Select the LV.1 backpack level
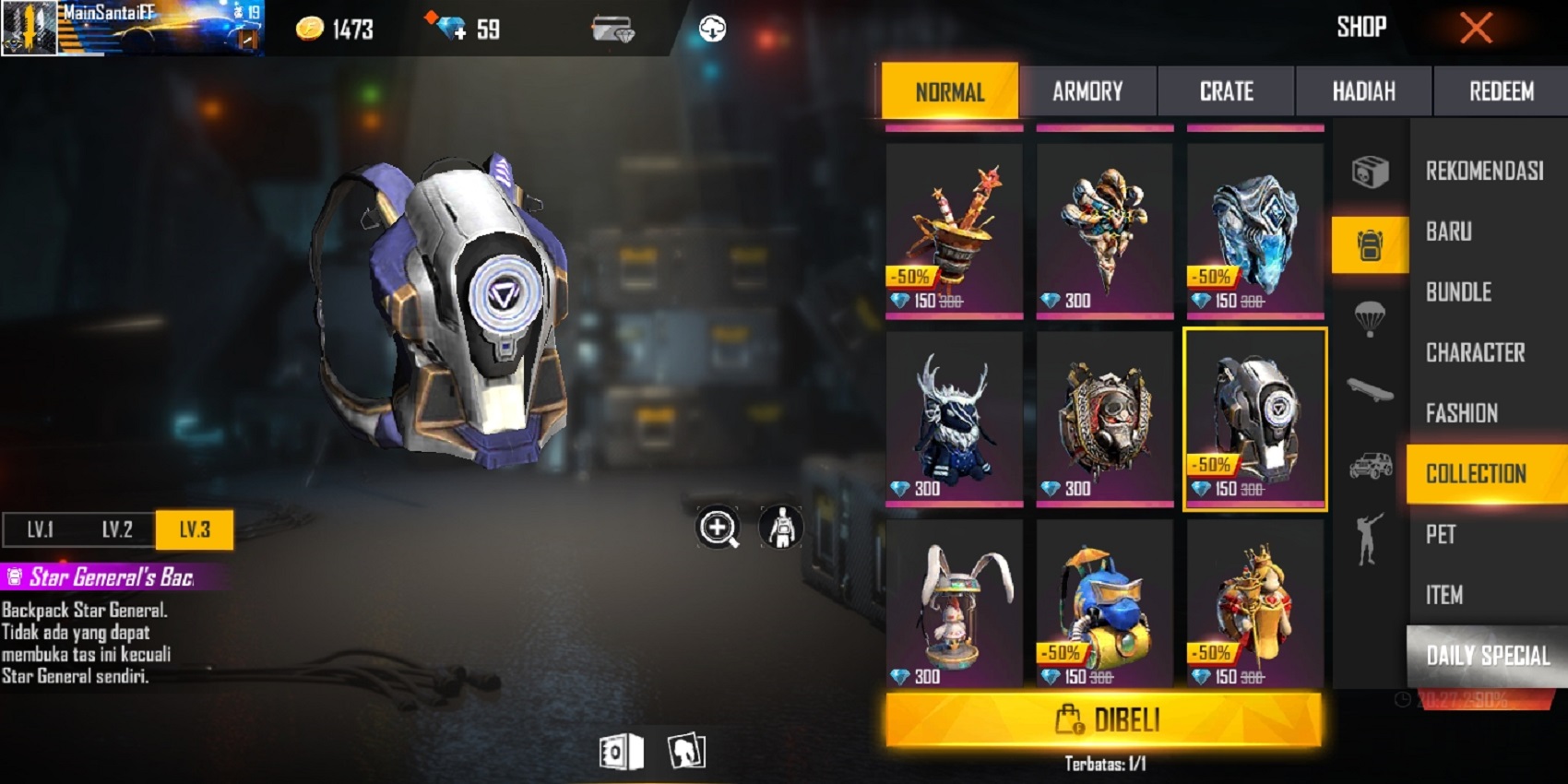1568x784 pixels. point(39,529)
